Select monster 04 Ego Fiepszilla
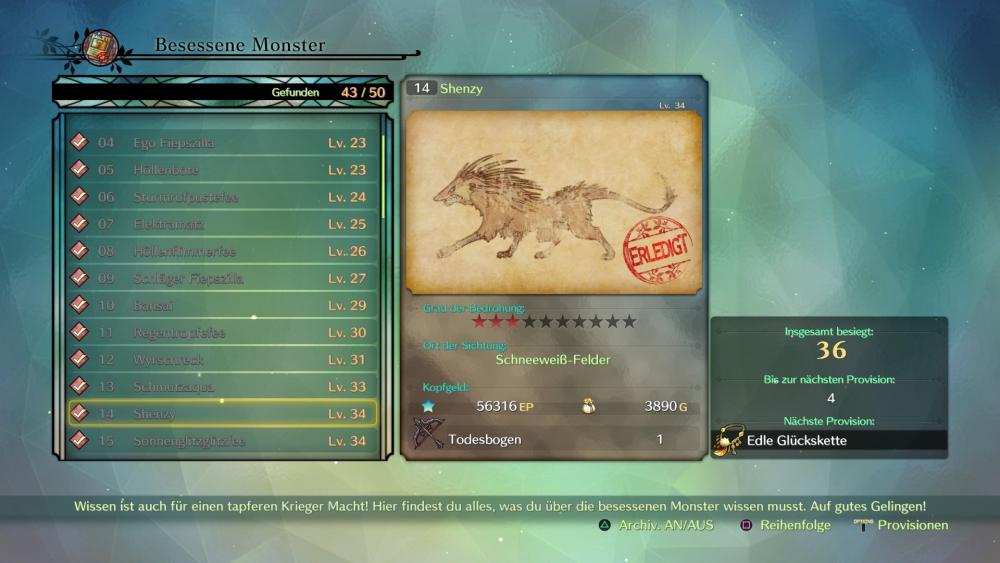This screenshot has width=1000, height=563. (x=220, y=143)
